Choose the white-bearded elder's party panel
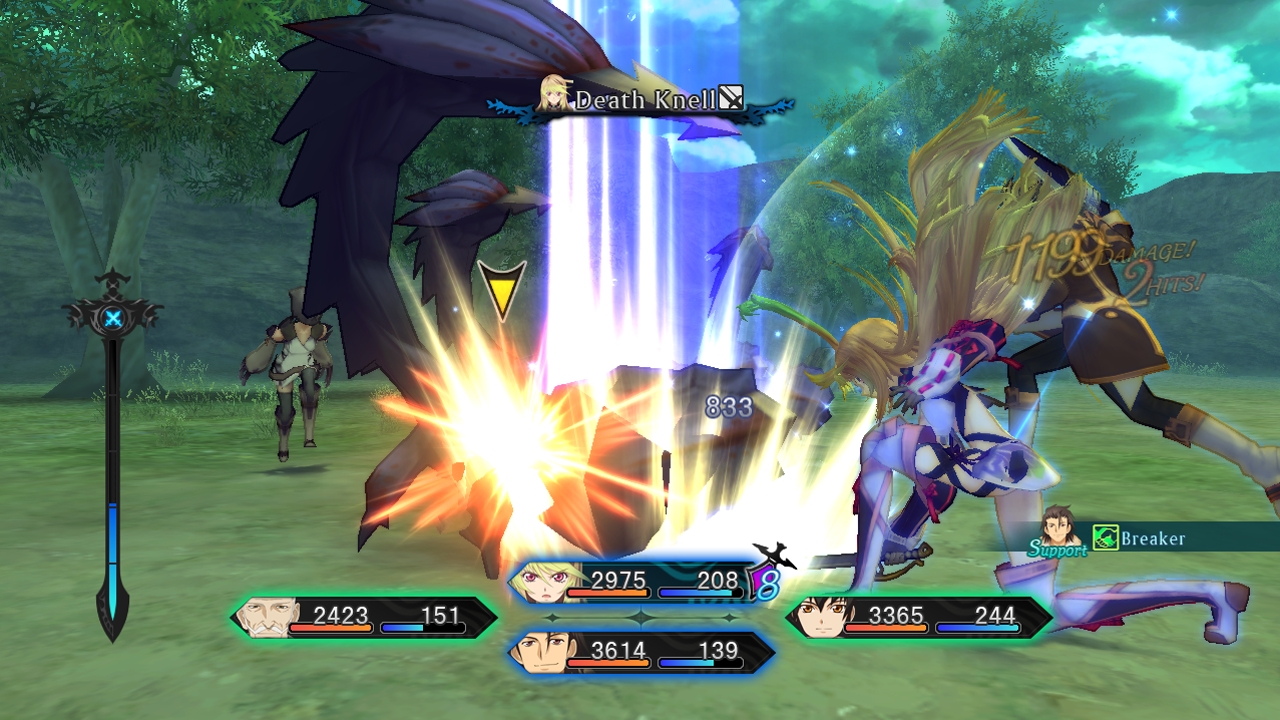 (364, 617)
